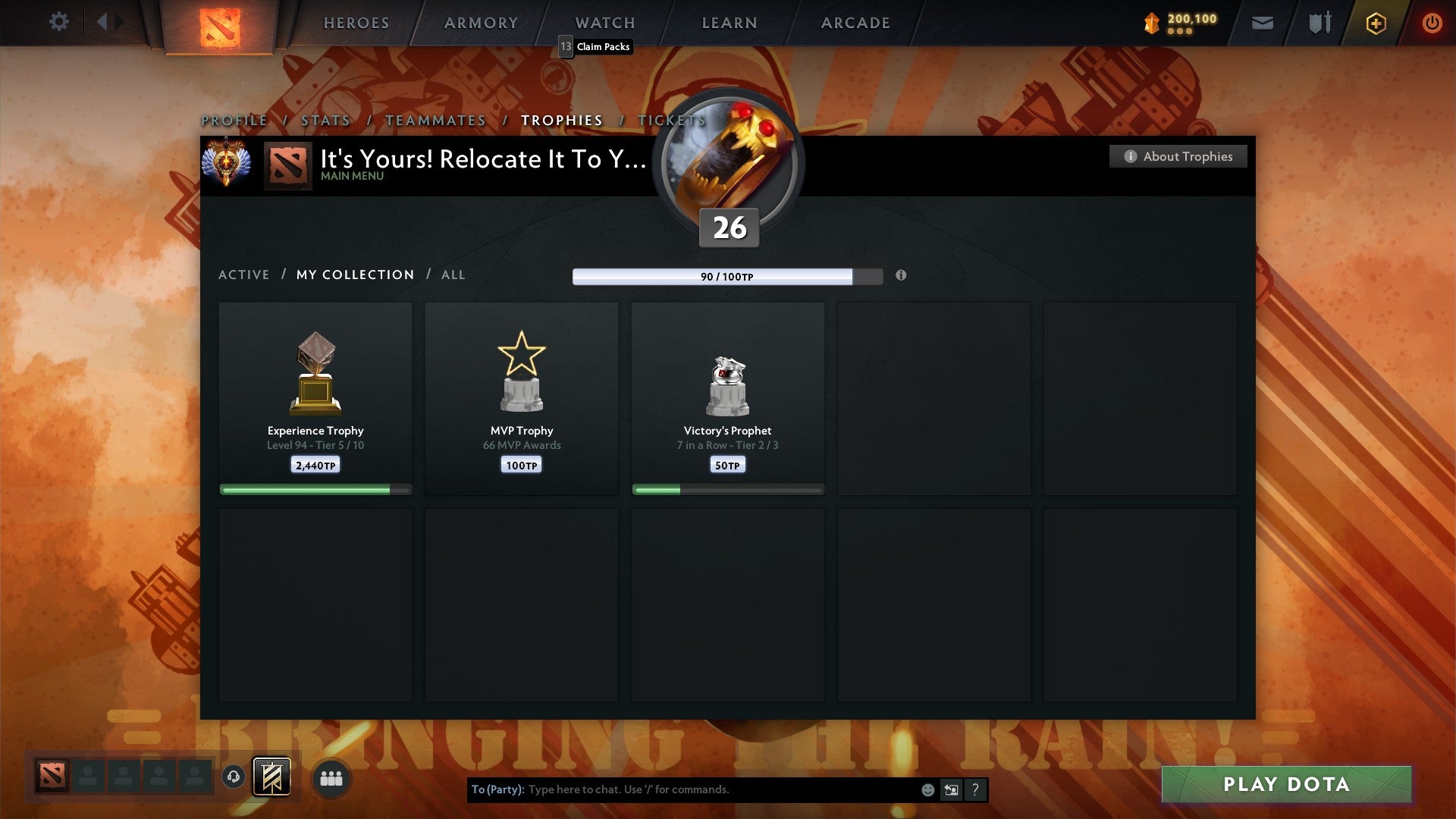Open the settings gear icon

[59, 22]
